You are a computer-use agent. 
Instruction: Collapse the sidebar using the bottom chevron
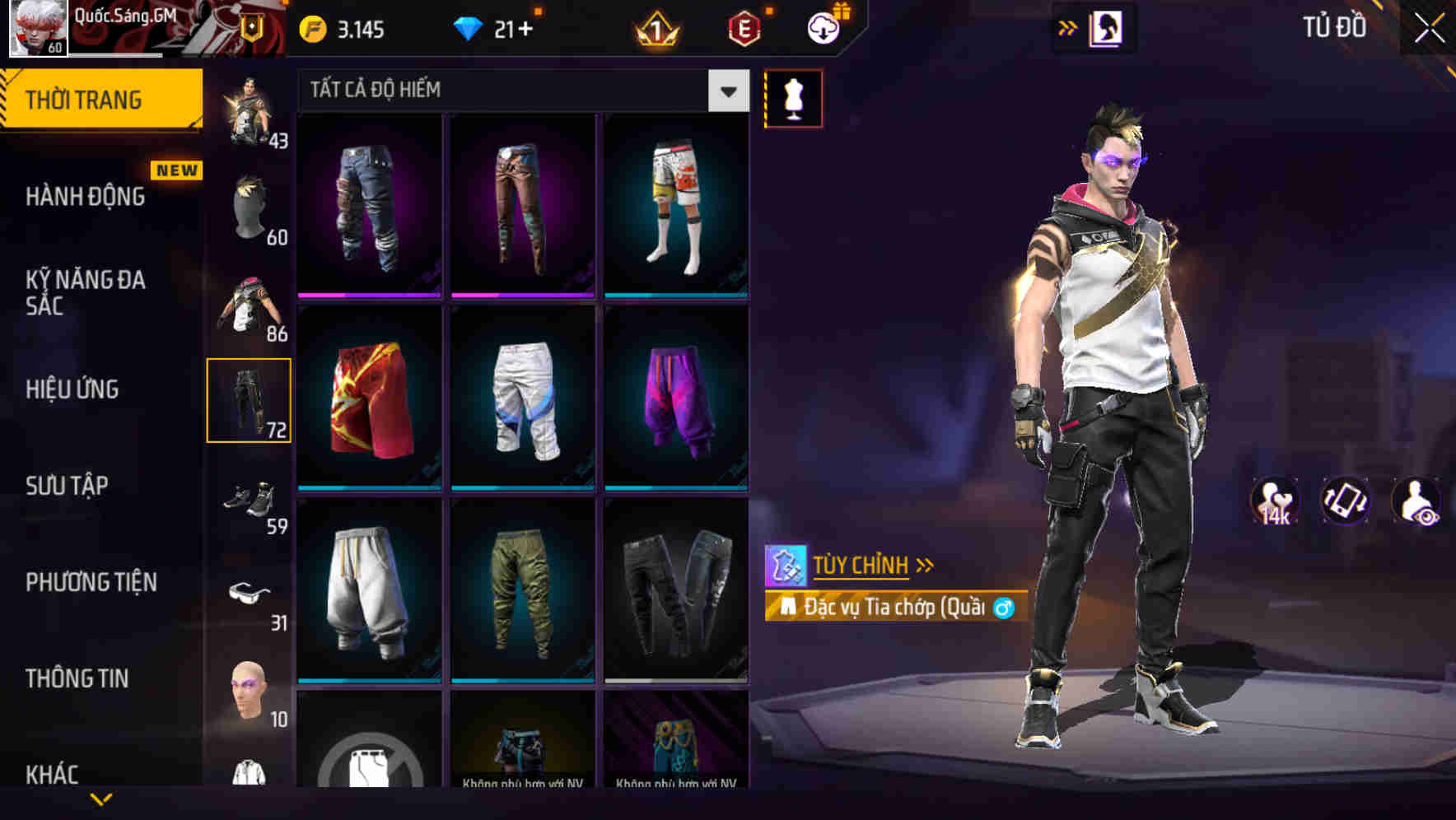[101, 797]
